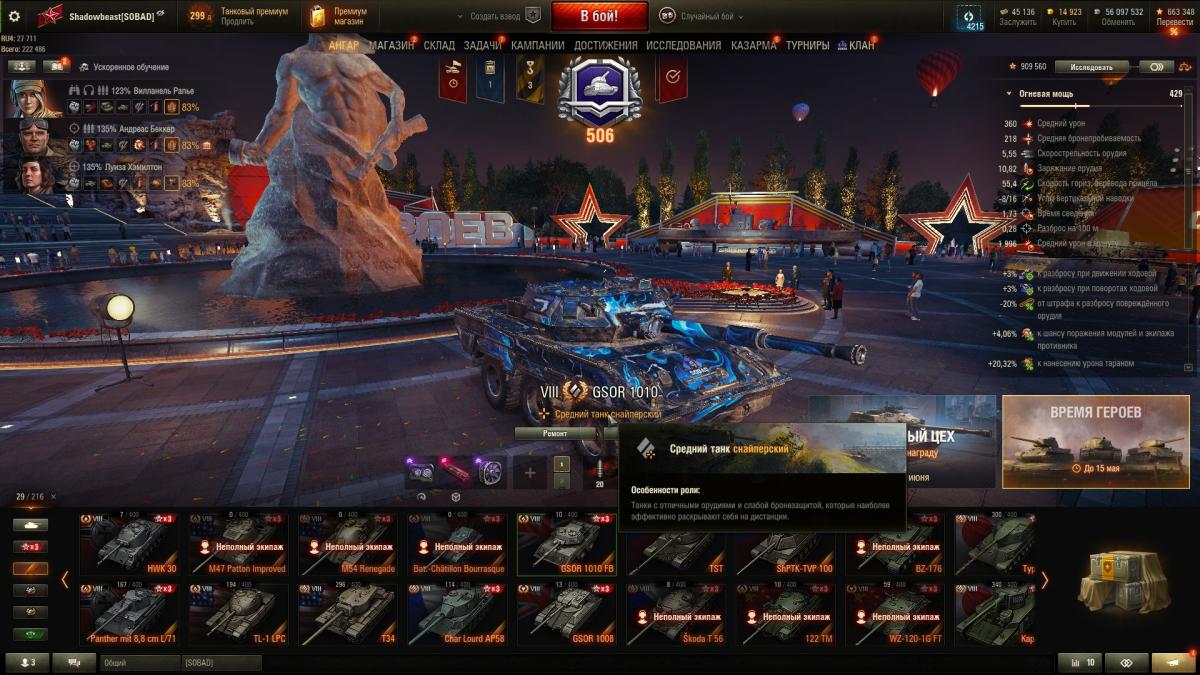This screenshot has height=675, width=1200.
Task: Select the HWK 30 tank in carousel
Action: pos(129,544)
